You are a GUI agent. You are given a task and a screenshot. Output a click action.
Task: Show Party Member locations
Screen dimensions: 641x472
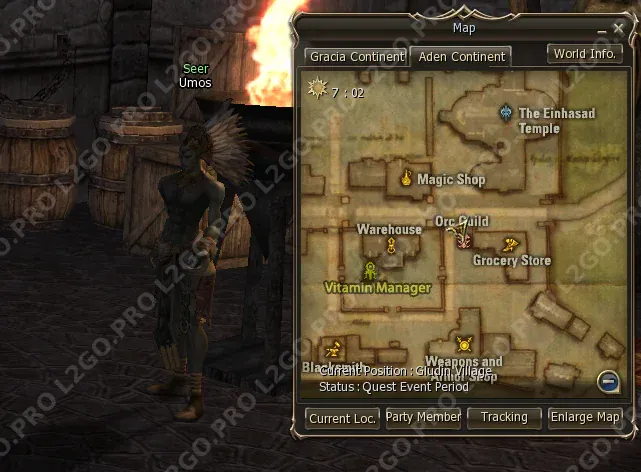pyautogui.click(x=423, y=417)
